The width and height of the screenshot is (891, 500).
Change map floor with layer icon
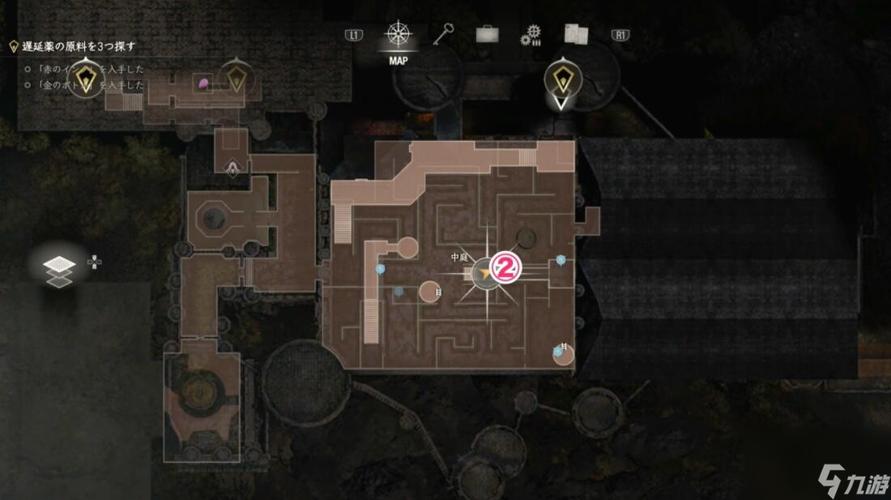pos(60,266)
